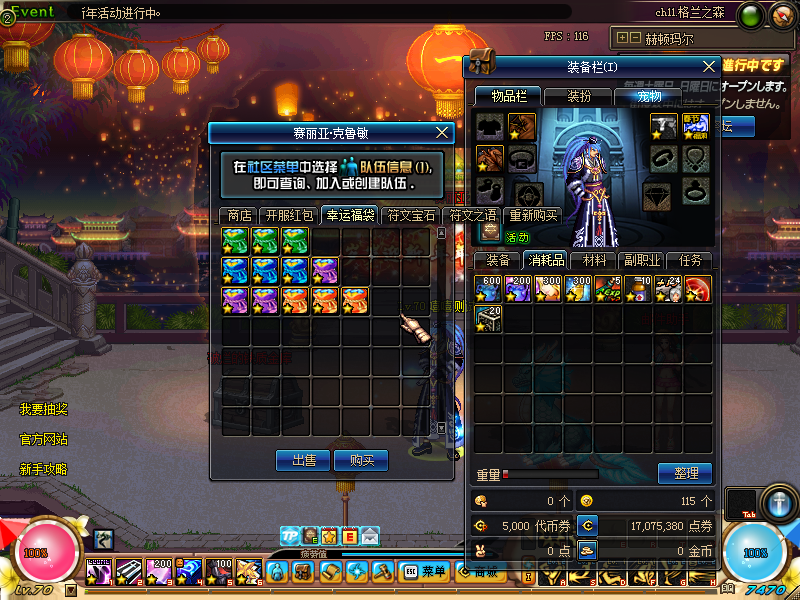Click the 整理 sort button
The height and width of the screenshot is (600, 800).
[x=685, y=473]
